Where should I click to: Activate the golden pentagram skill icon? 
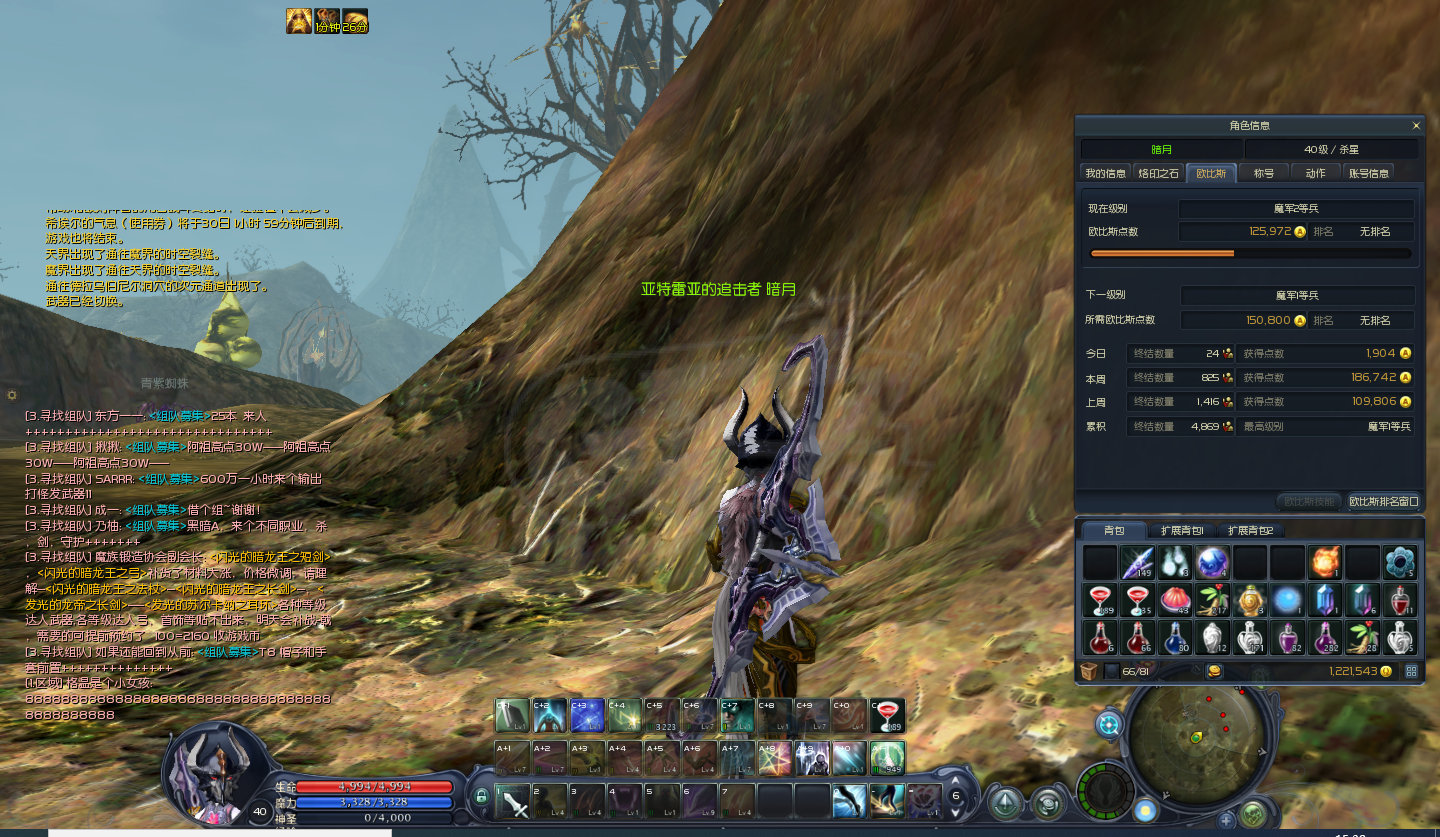pos(775,758)
